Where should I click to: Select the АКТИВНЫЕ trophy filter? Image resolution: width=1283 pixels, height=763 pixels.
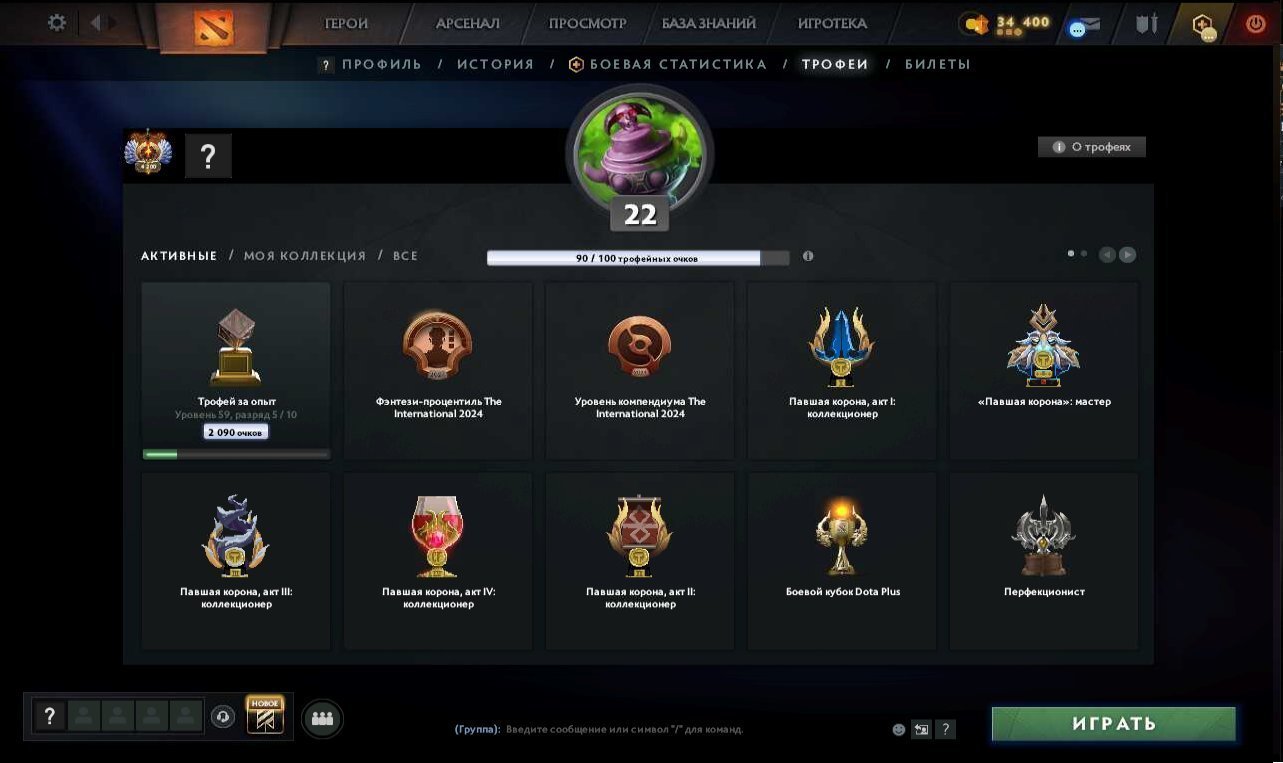coord(177,255)
